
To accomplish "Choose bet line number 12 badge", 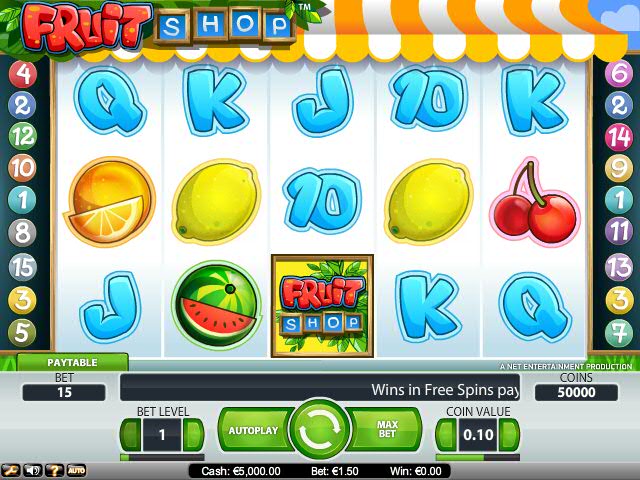I will click(x=22, y=136).
